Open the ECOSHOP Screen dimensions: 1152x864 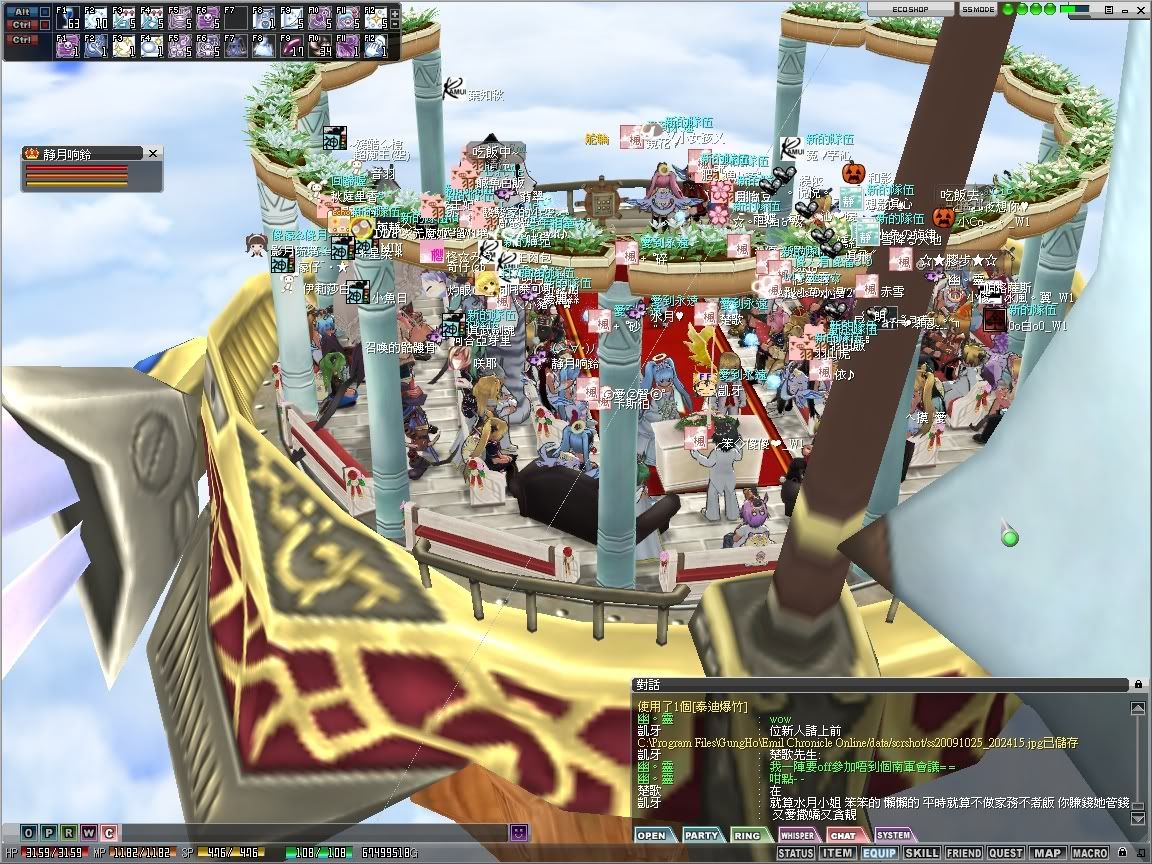[895, 8]
